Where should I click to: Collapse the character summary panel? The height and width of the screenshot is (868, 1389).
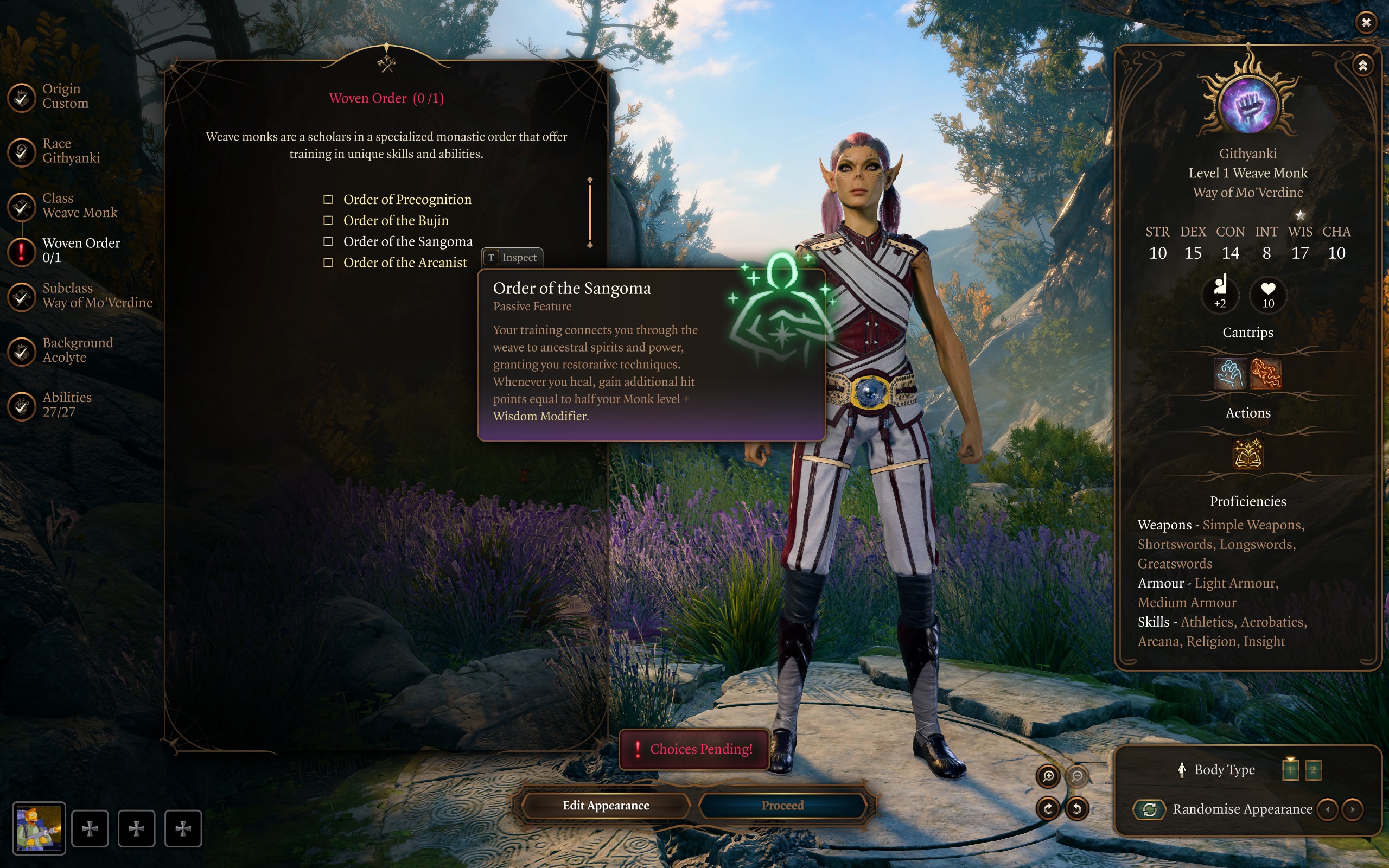pyautogui.click(x=1362, y=66)
